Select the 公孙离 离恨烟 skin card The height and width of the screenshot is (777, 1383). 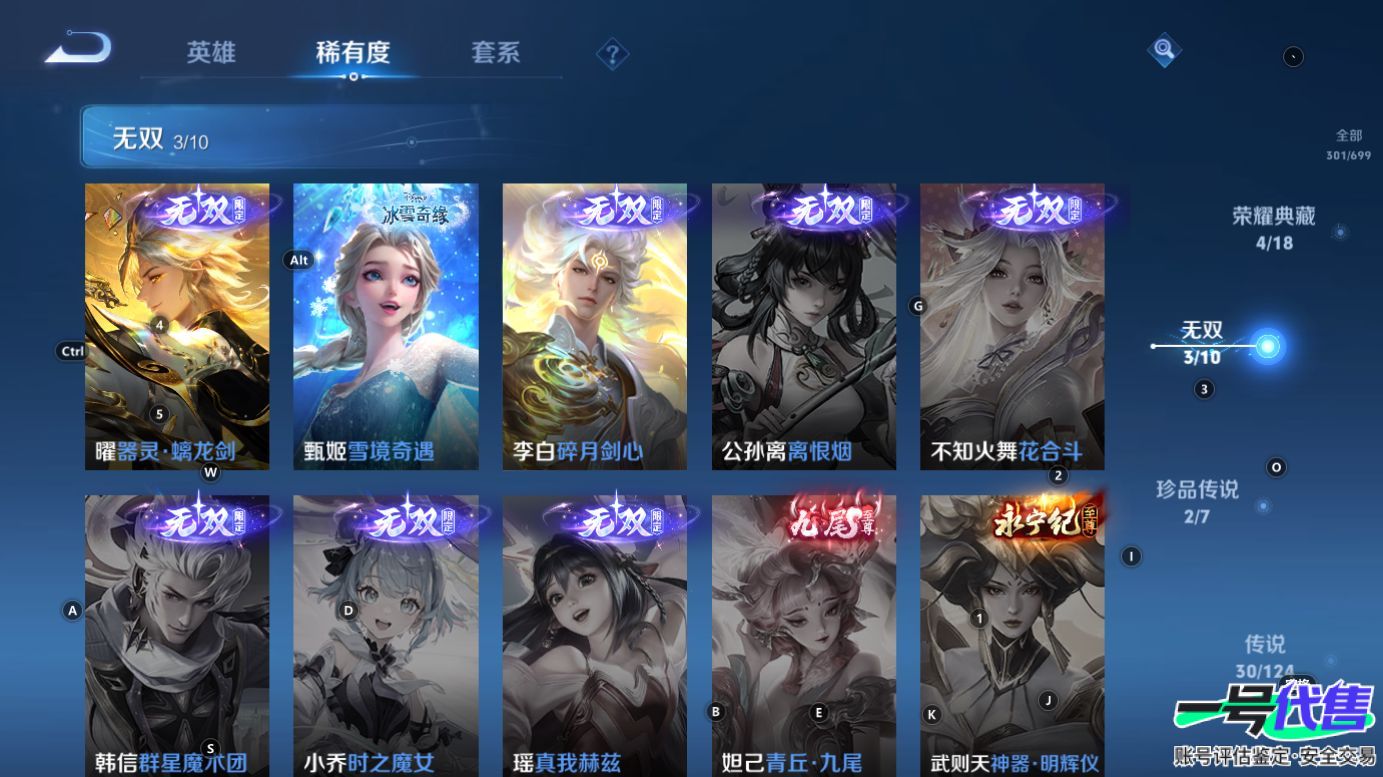point(803,326)
